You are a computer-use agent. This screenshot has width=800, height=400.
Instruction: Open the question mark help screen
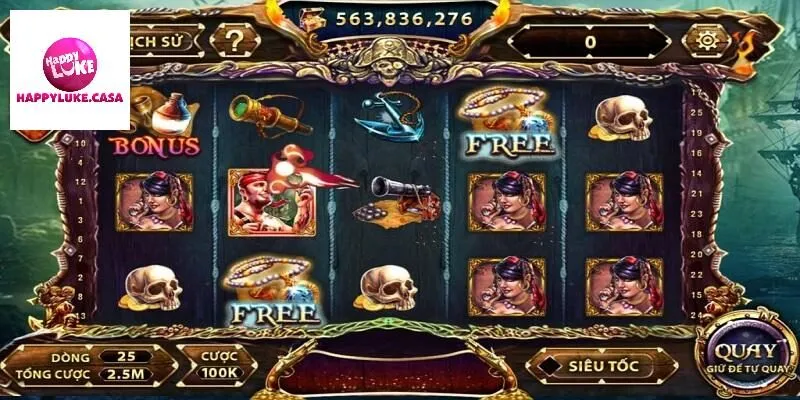pos(235,41)
